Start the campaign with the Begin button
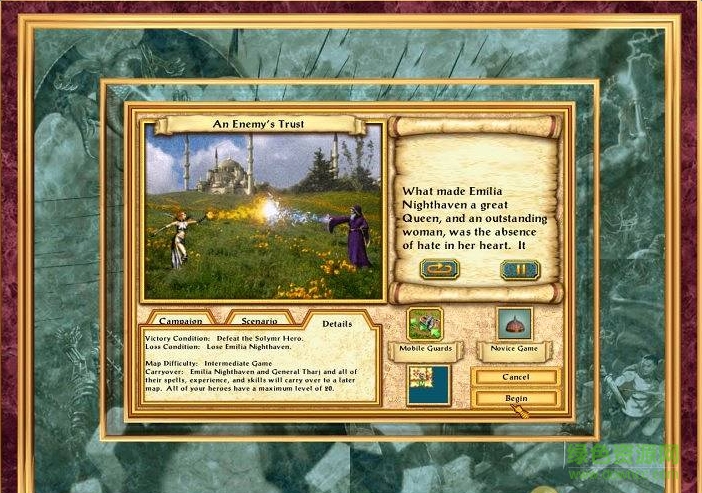Viewport: 702px width, 493px height. (x=516, y=397)
